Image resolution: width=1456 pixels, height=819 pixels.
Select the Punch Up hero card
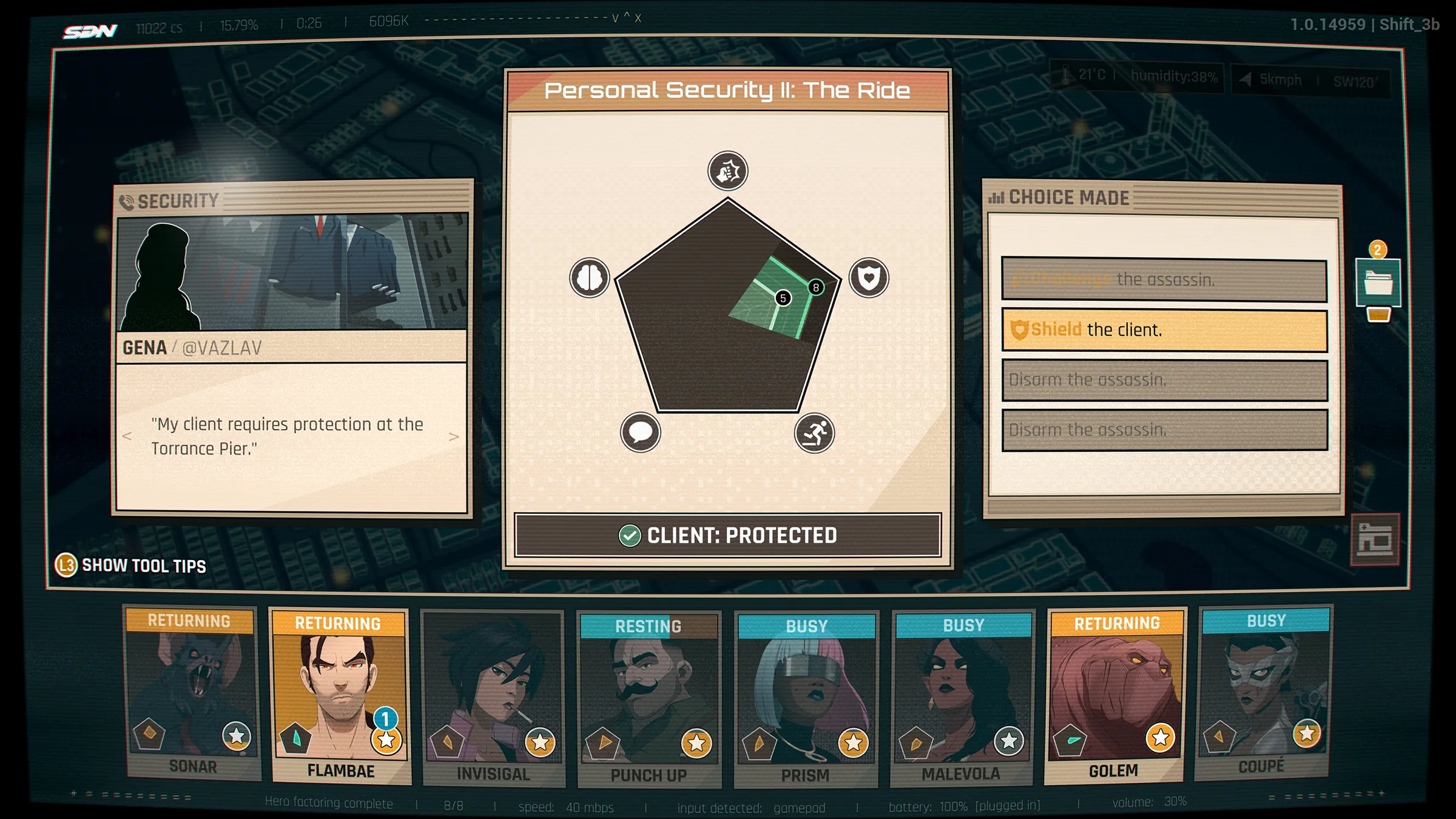point(649,698)
